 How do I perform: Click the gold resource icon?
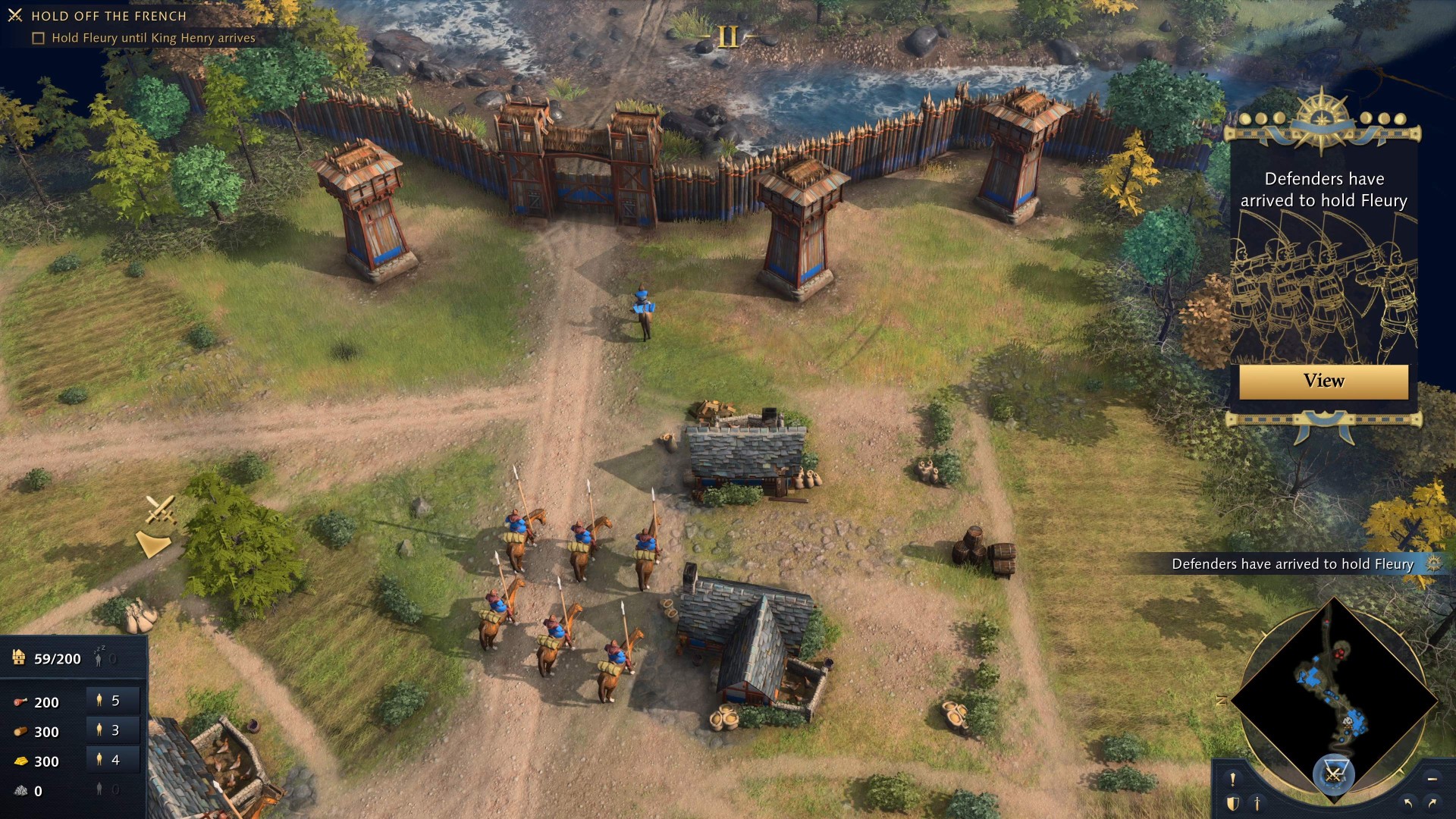tap(20, 761)
